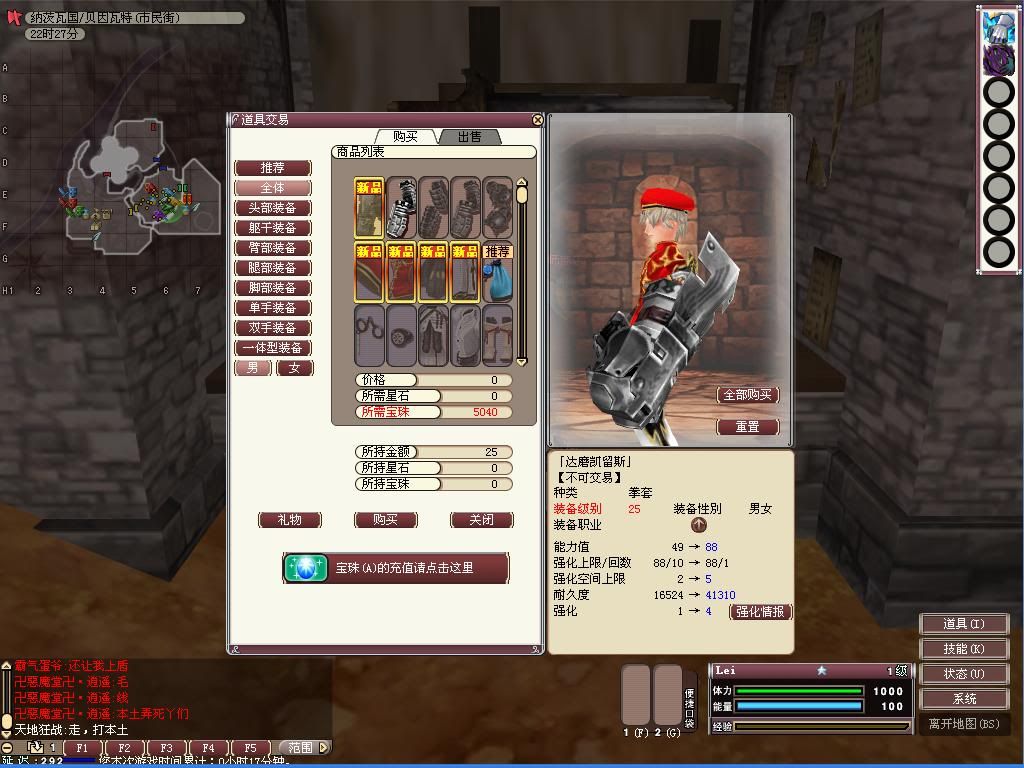Viewport: 1024px width, 768px height.
Task: Filter by 头部装备 category
Action: coord(272,208)
